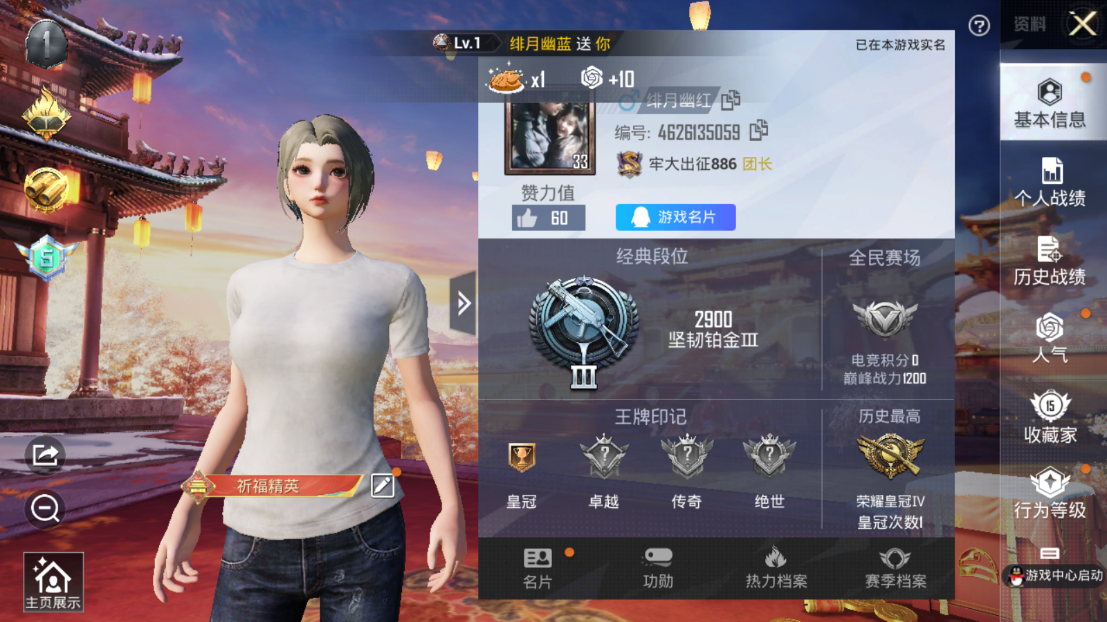Click the share arrow icon
This screenshot has width=1107, height=622.
(x=45, y=456)
